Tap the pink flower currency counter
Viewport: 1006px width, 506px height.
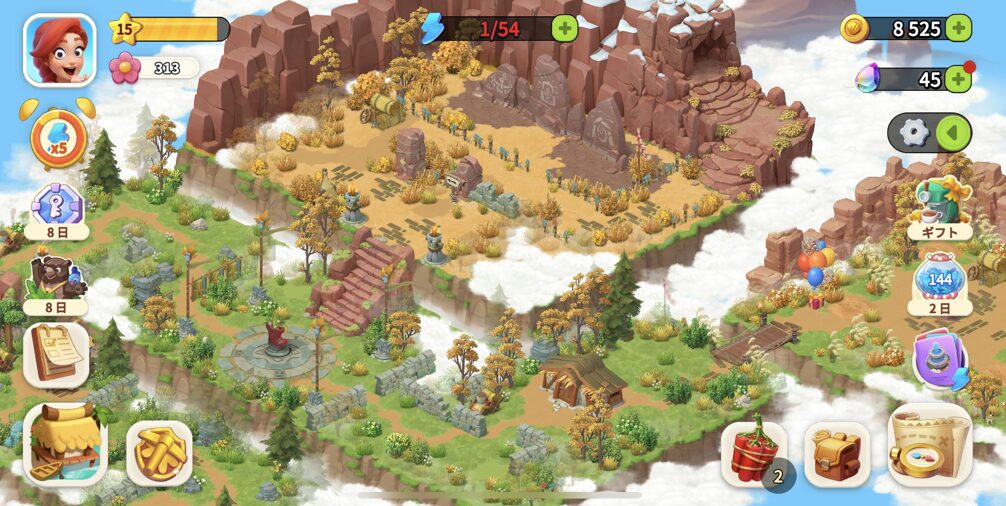coord(154,68)
